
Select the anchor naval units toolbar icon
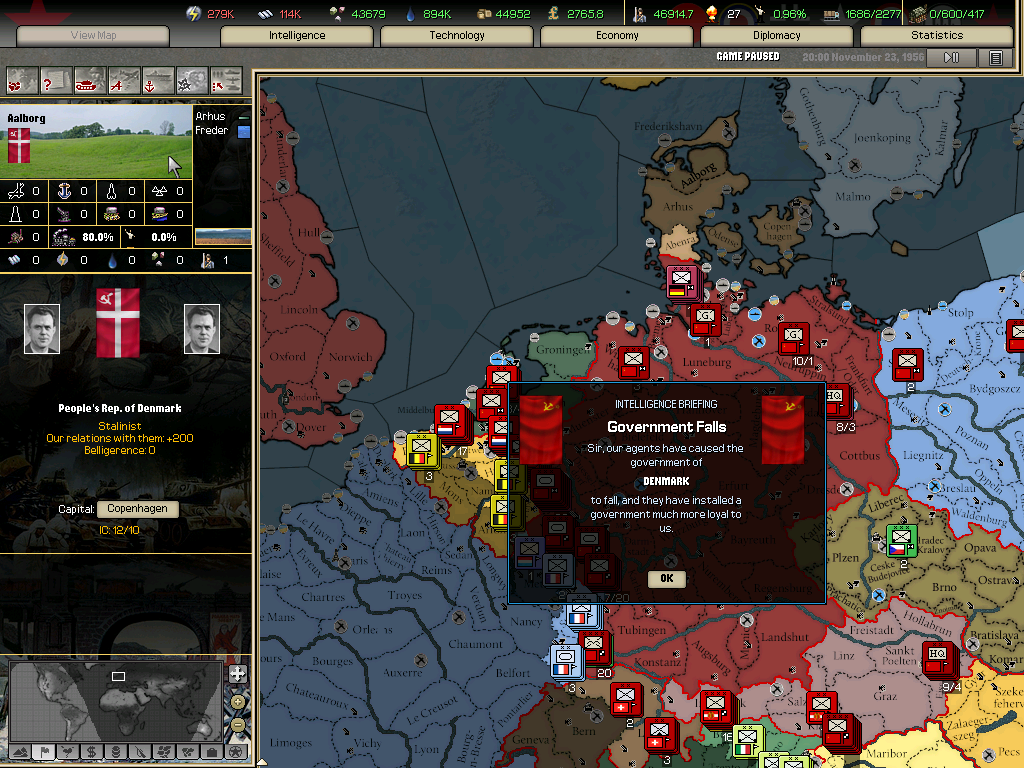[158, 79]
